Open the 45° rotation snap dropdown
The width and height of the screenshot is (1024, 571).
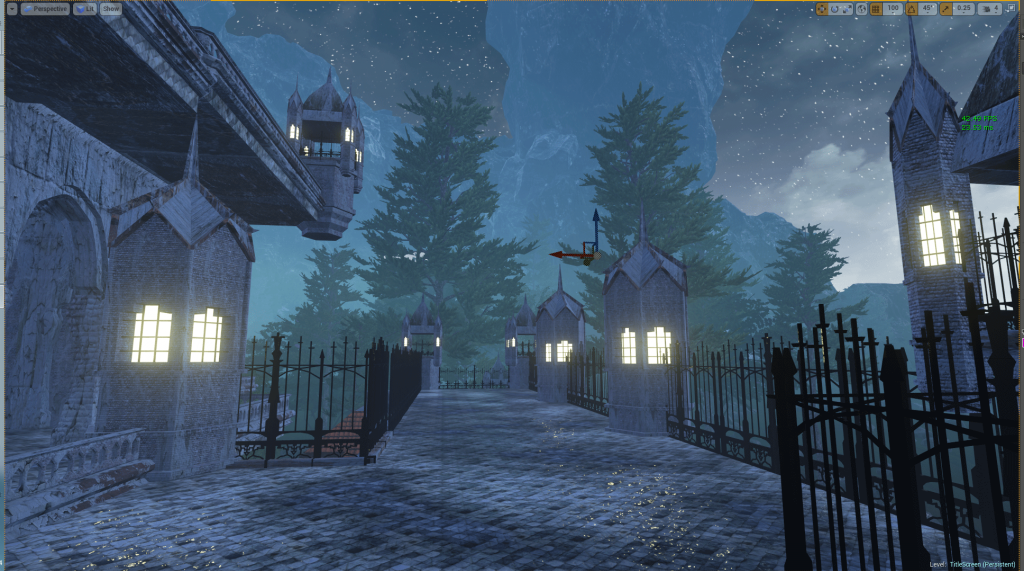pyautogui.click(x=929, y=8)
